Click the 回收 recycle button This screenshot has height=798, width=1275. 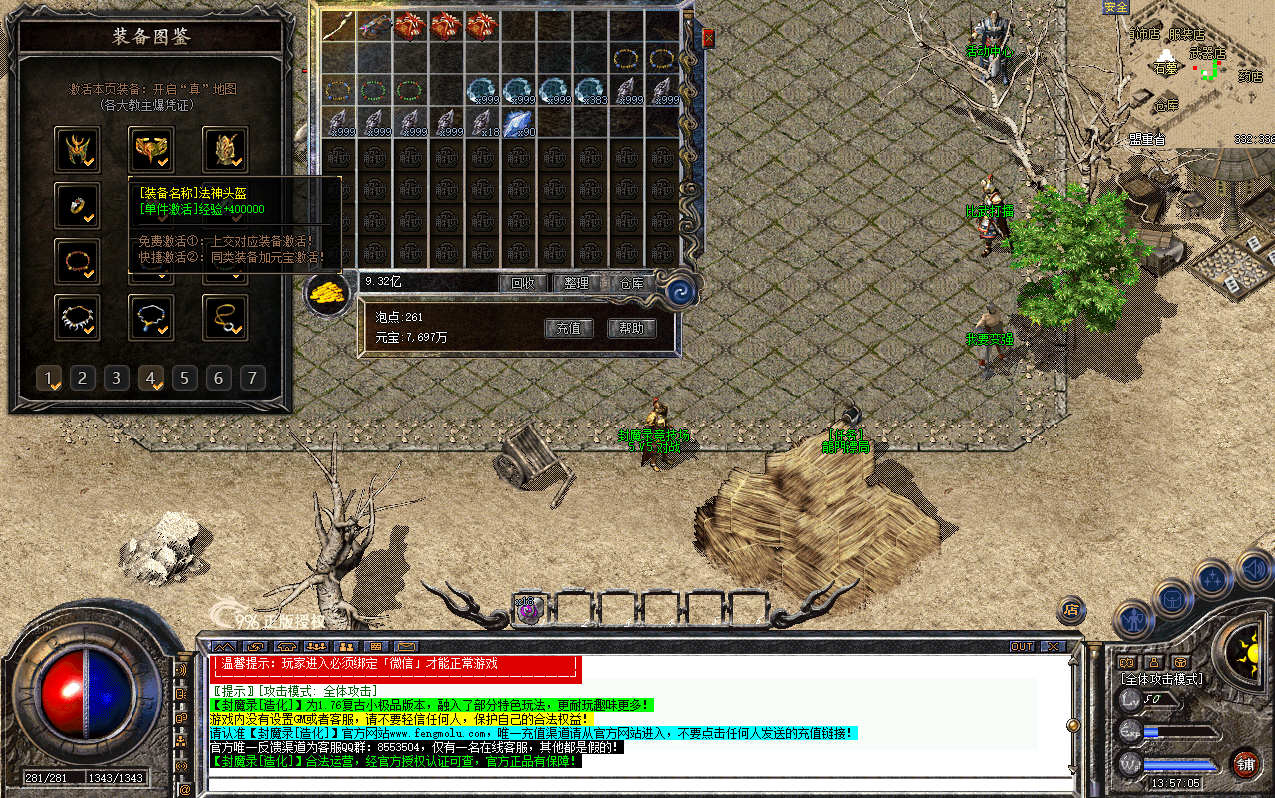click(522, 283)
